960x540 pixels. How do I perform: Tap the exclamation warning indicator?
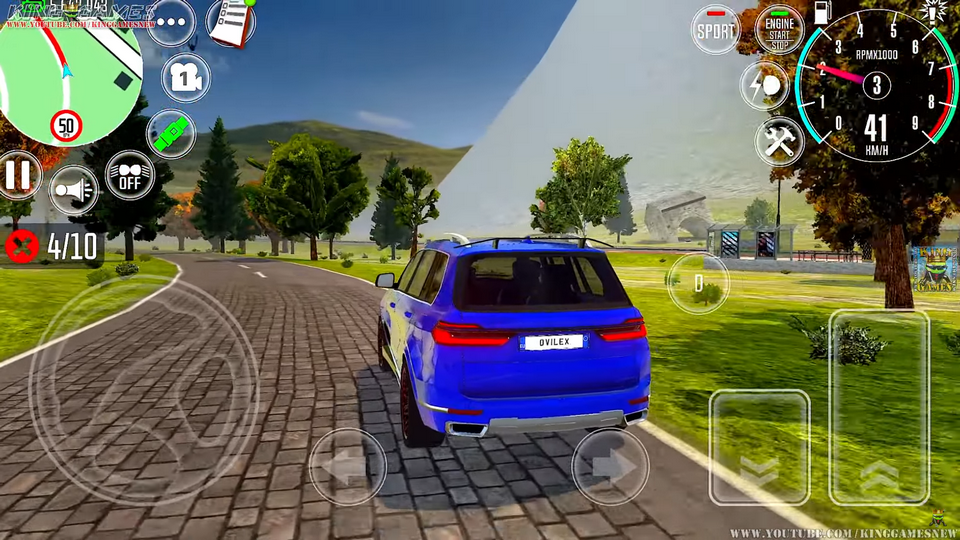(x=935, y=12)
